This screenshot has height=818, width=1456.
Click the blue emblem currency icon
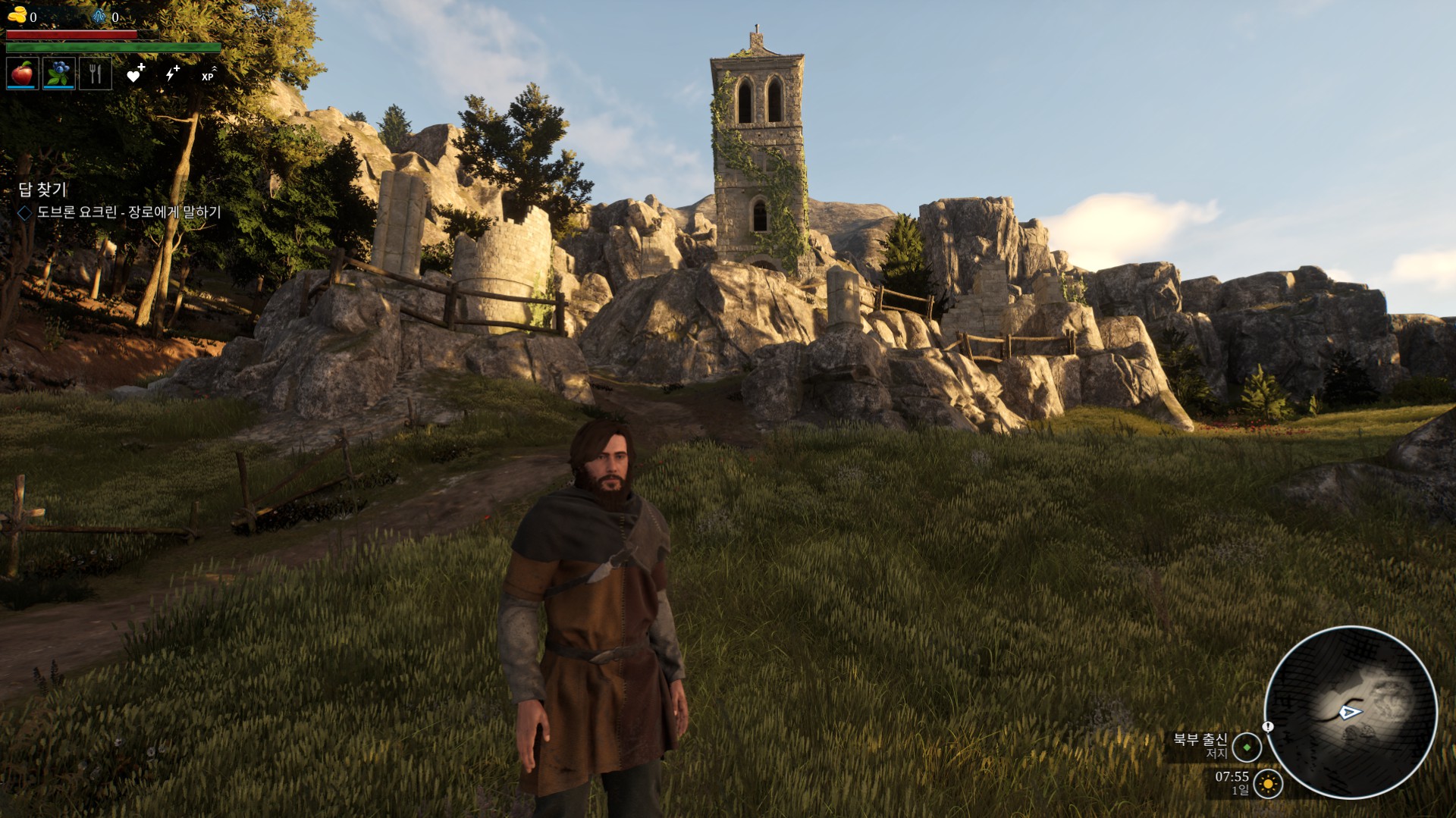pos(100,16)
